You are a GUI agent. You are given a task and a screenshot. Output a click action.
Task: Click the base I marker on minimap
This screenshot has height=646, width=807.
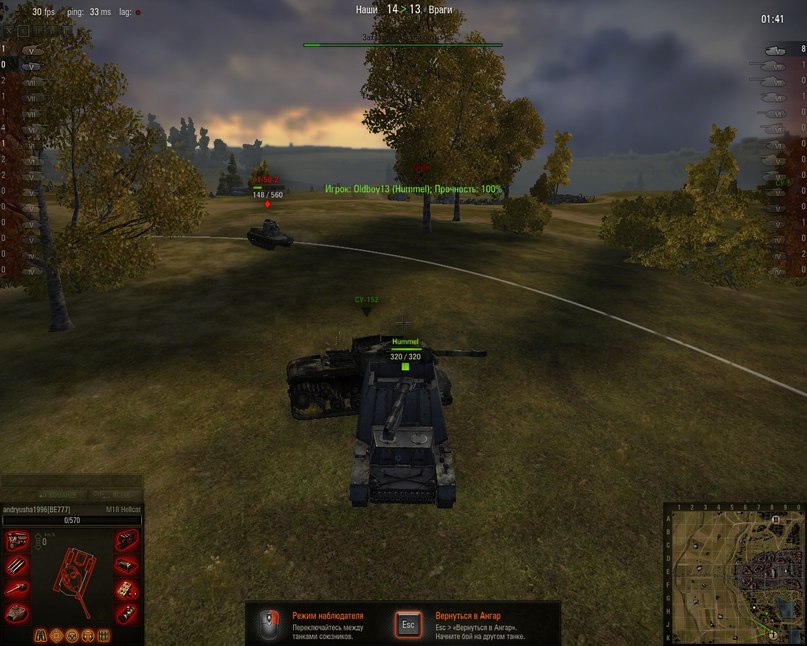pyautogui.click(x=773, y=633)
